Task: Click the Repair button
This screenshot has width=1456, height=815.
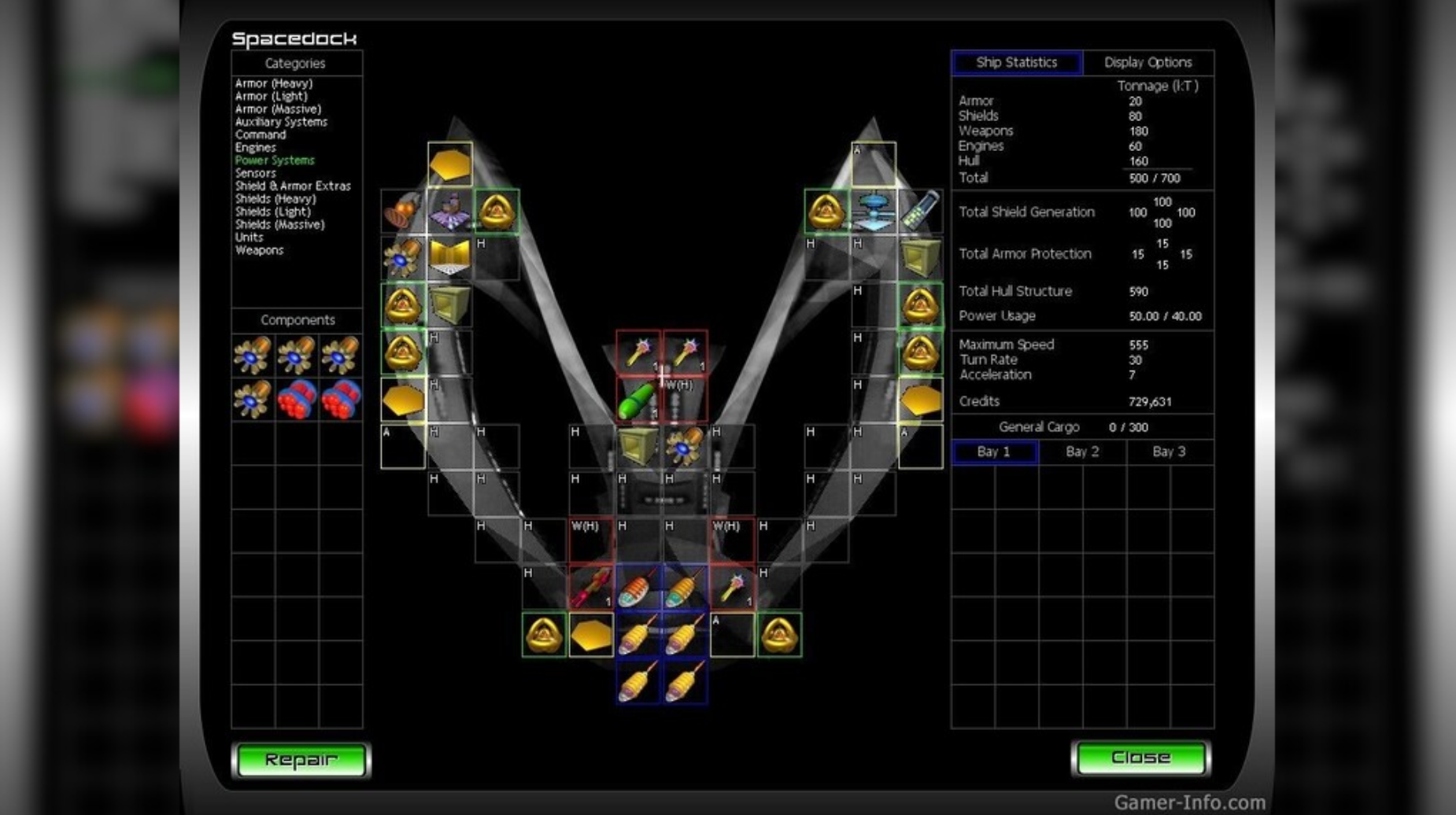Action: [303, 759]
